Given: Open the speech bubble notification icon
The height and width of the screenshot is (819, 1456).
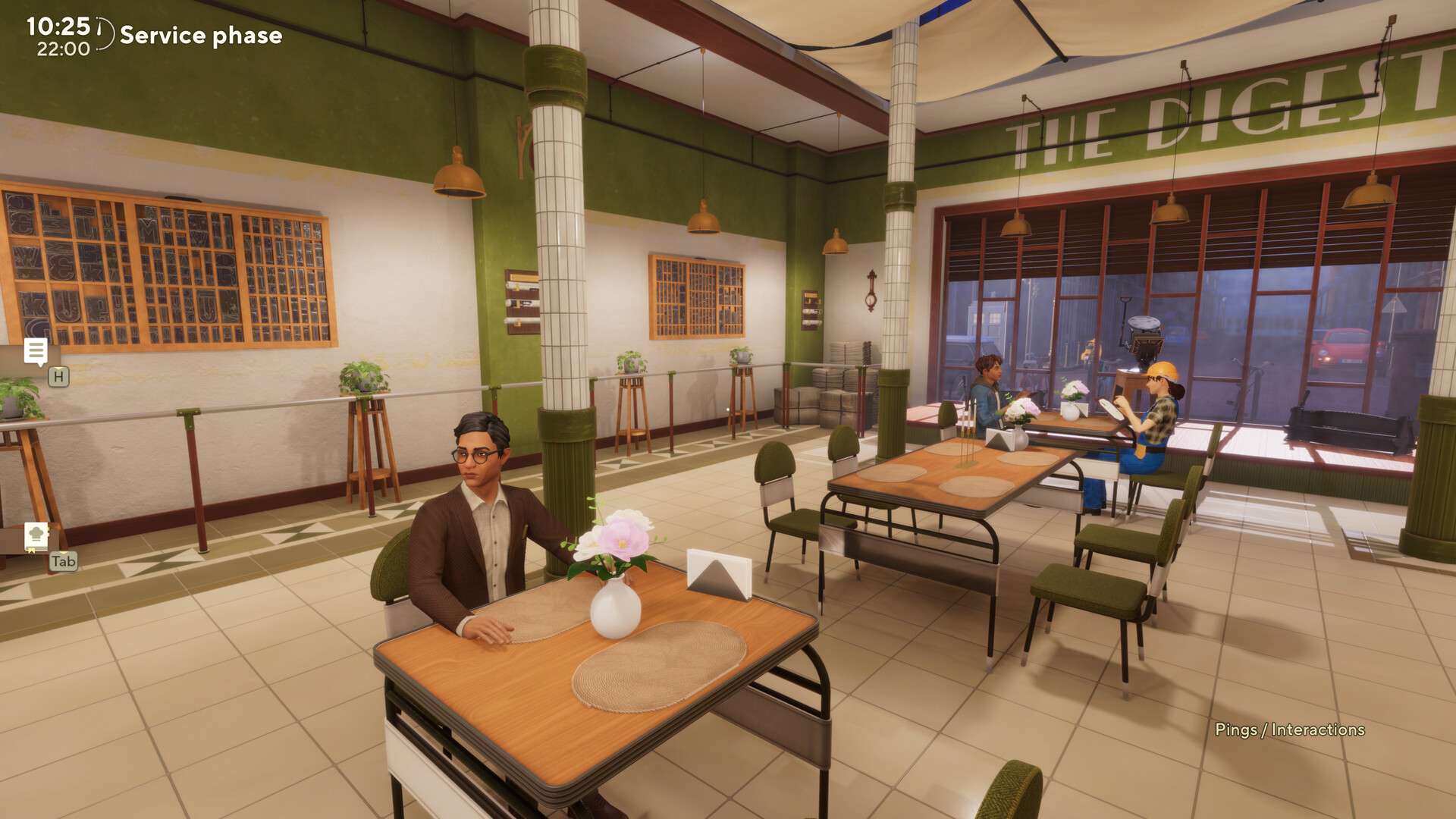Looking at the screenshot, I should (x=36, y=351).
